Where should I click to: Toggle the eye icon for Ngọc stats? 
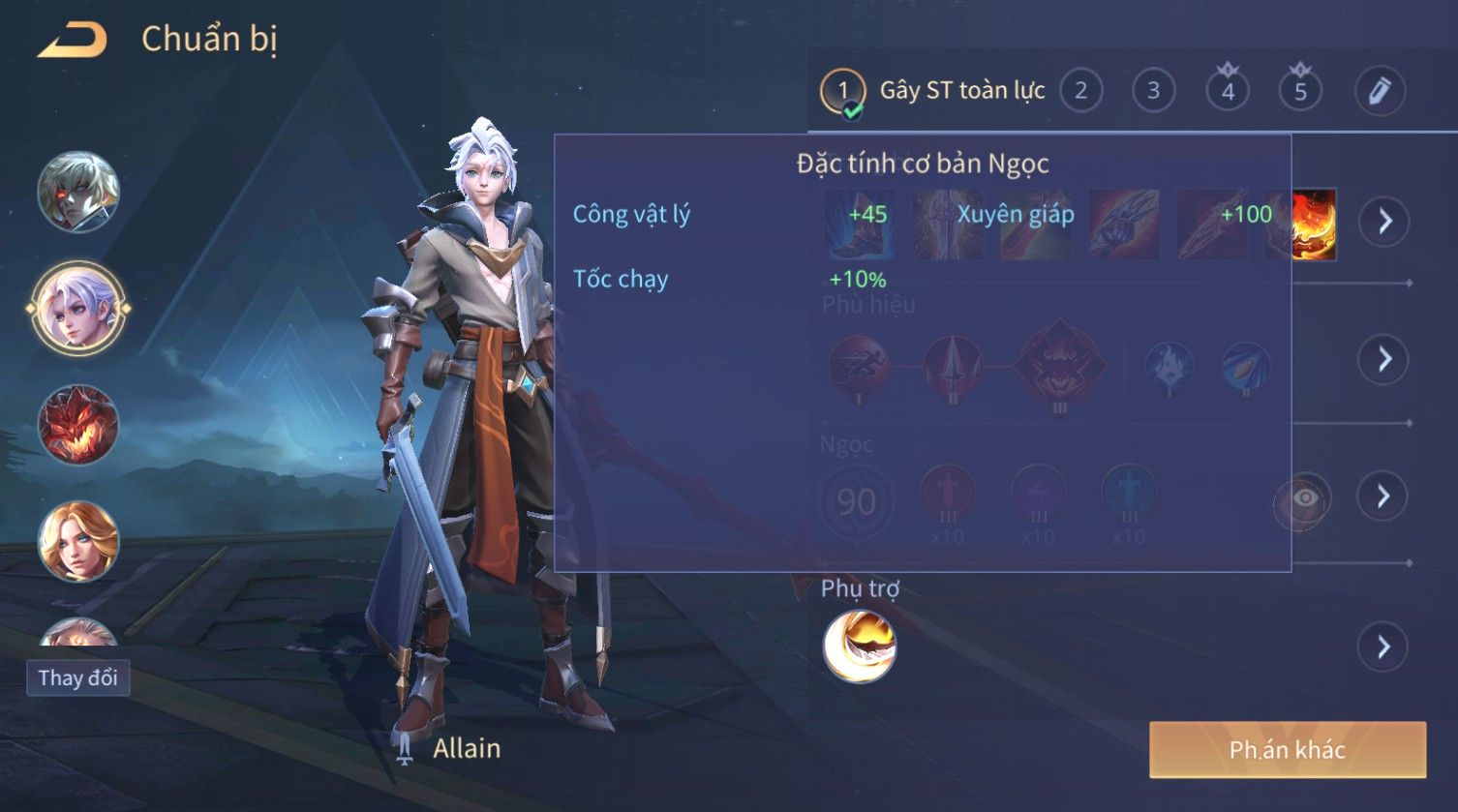pos(1304,498)
